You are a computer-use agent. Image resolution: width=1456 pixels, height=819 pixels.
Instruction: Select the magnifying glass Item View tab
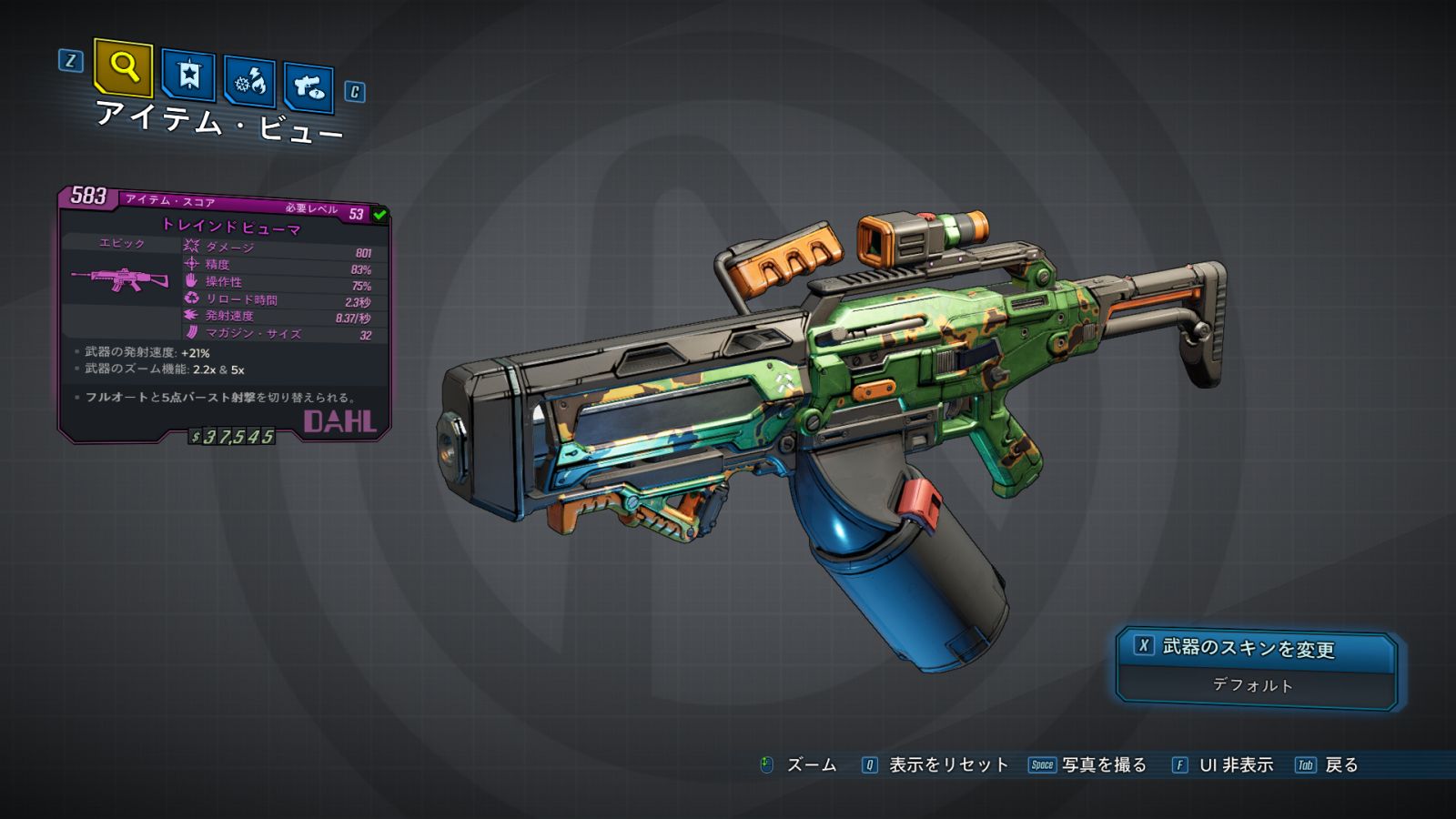coord(124,67)
